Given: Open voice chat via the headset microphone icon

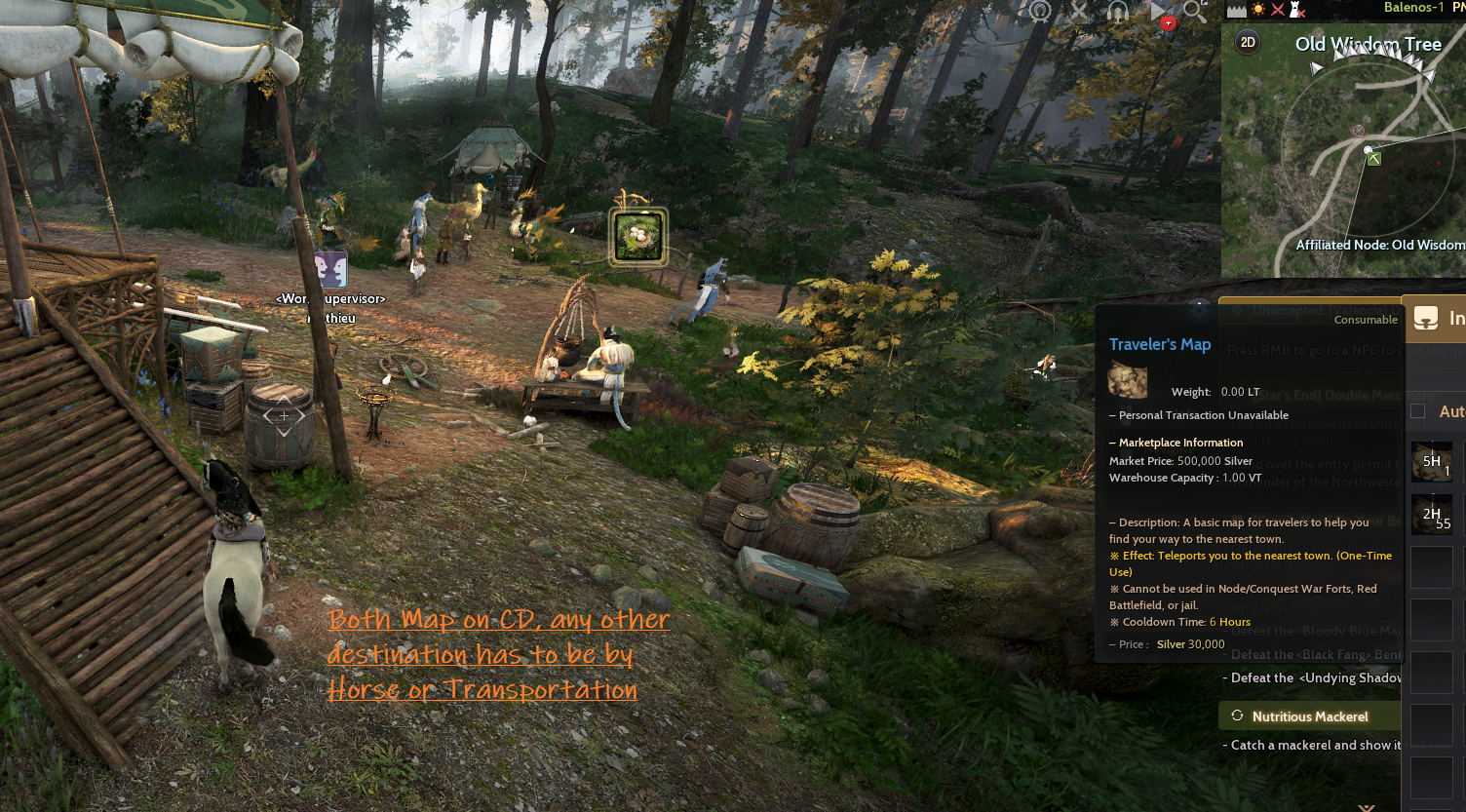Looking at the screenshot, I should (1118, 12).
